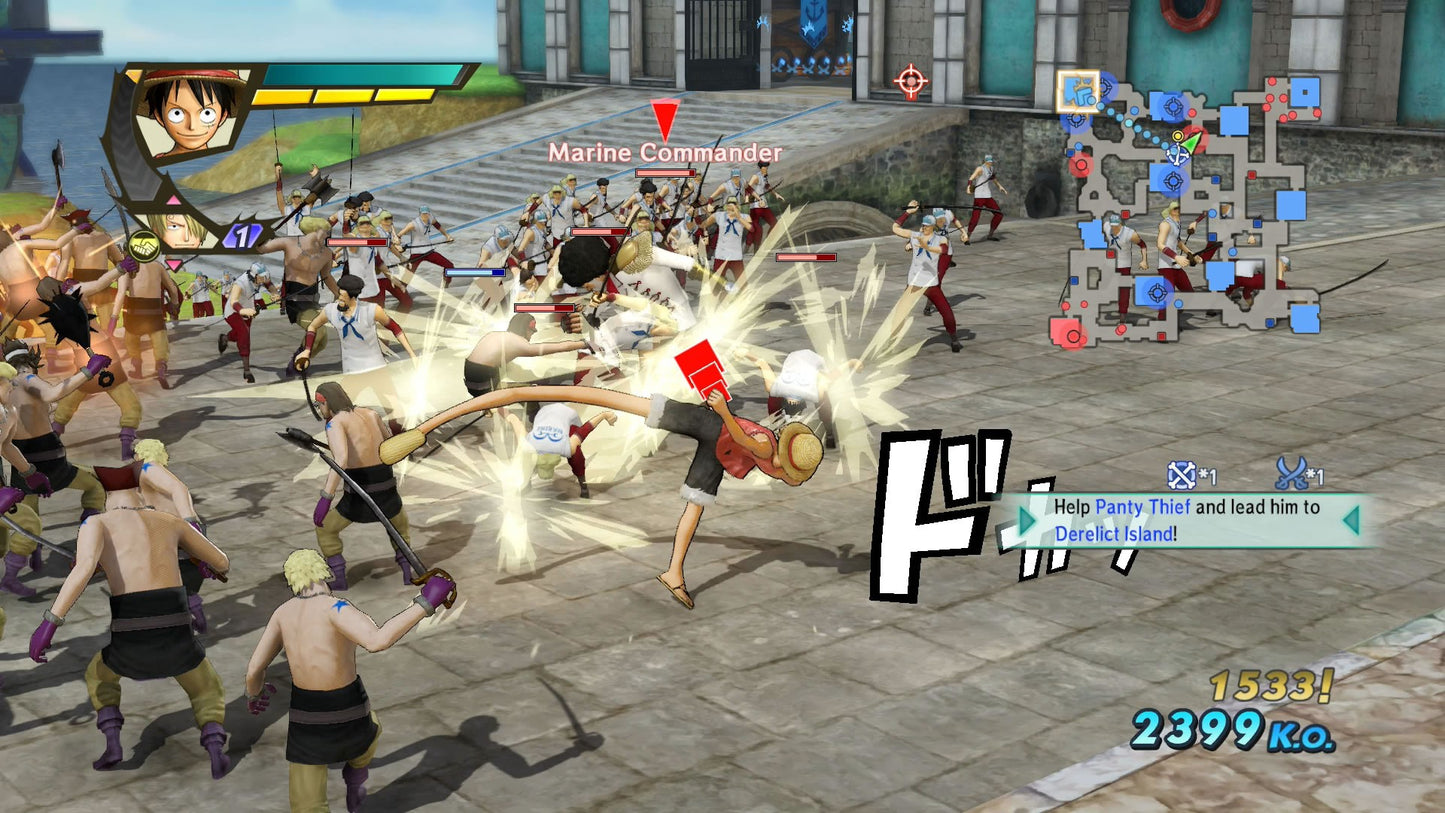The width and height of the screenshot is (1445, 813).
Task: Toggle the pink down arrow below Sanji's portrait
Action: point(173,264)
